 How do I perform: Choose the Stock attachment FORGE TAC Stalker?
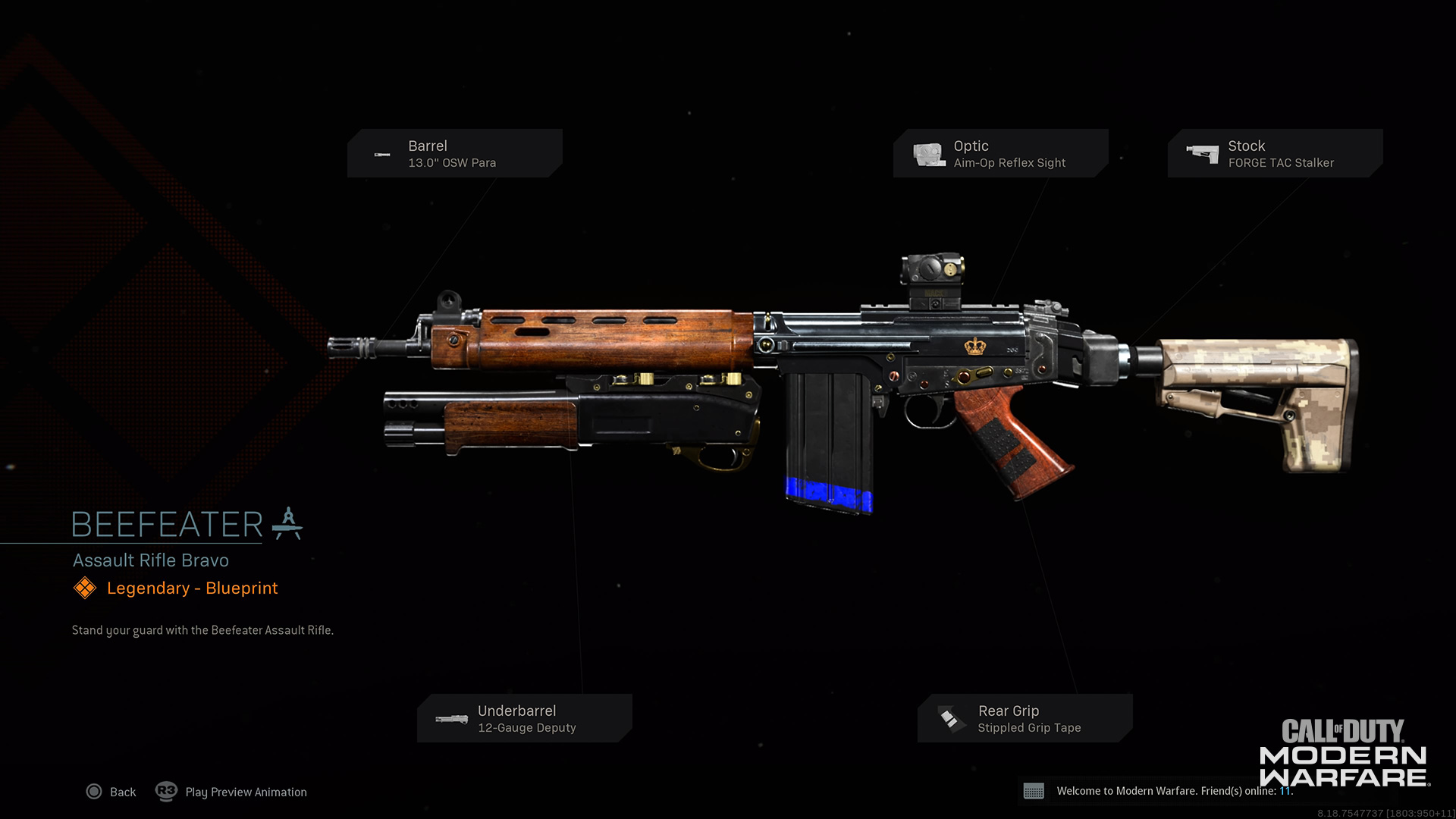point(1275,153)
